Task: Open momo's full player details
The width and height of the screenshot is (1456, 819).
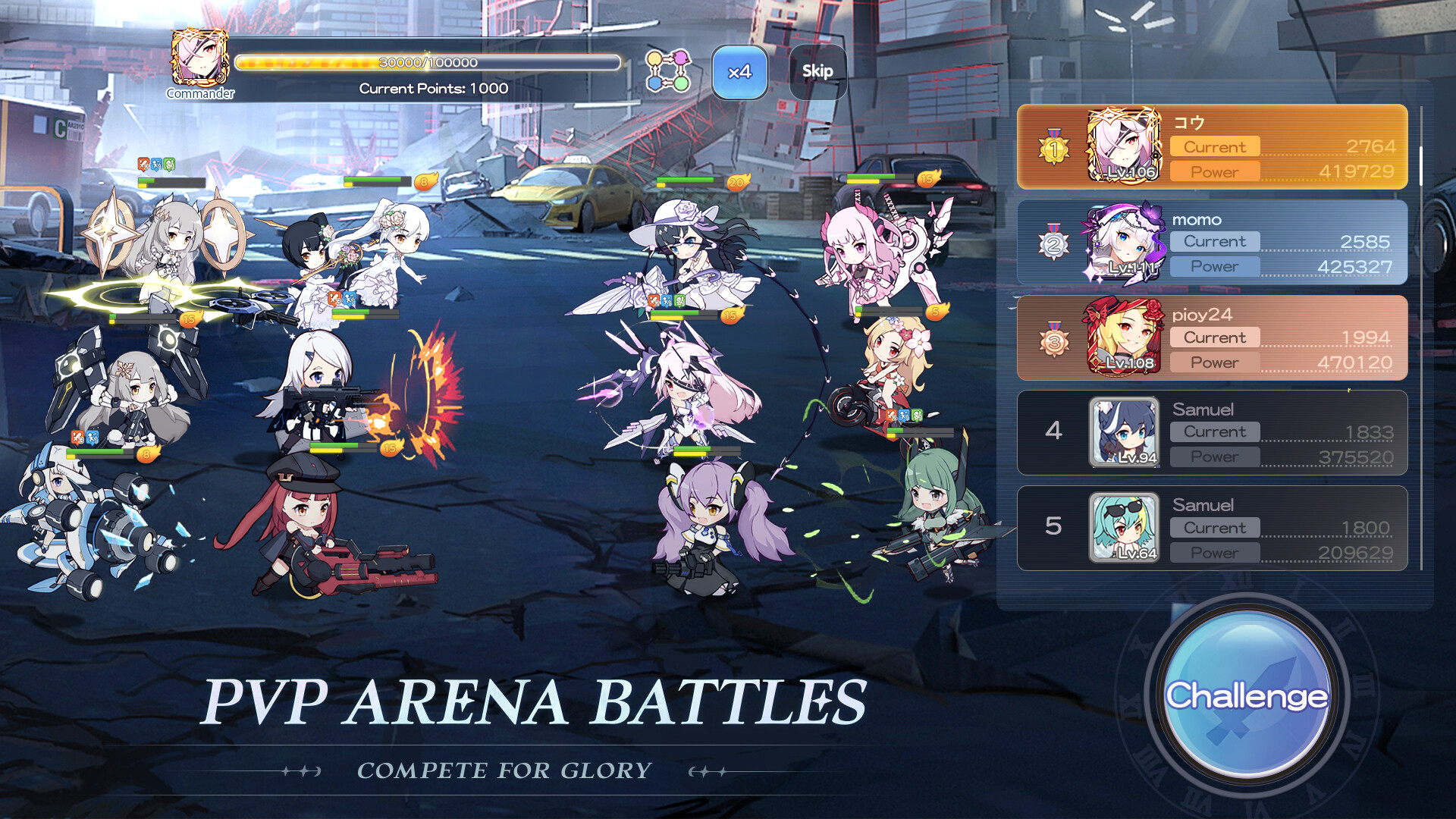Action: [x=1289, y=243]
